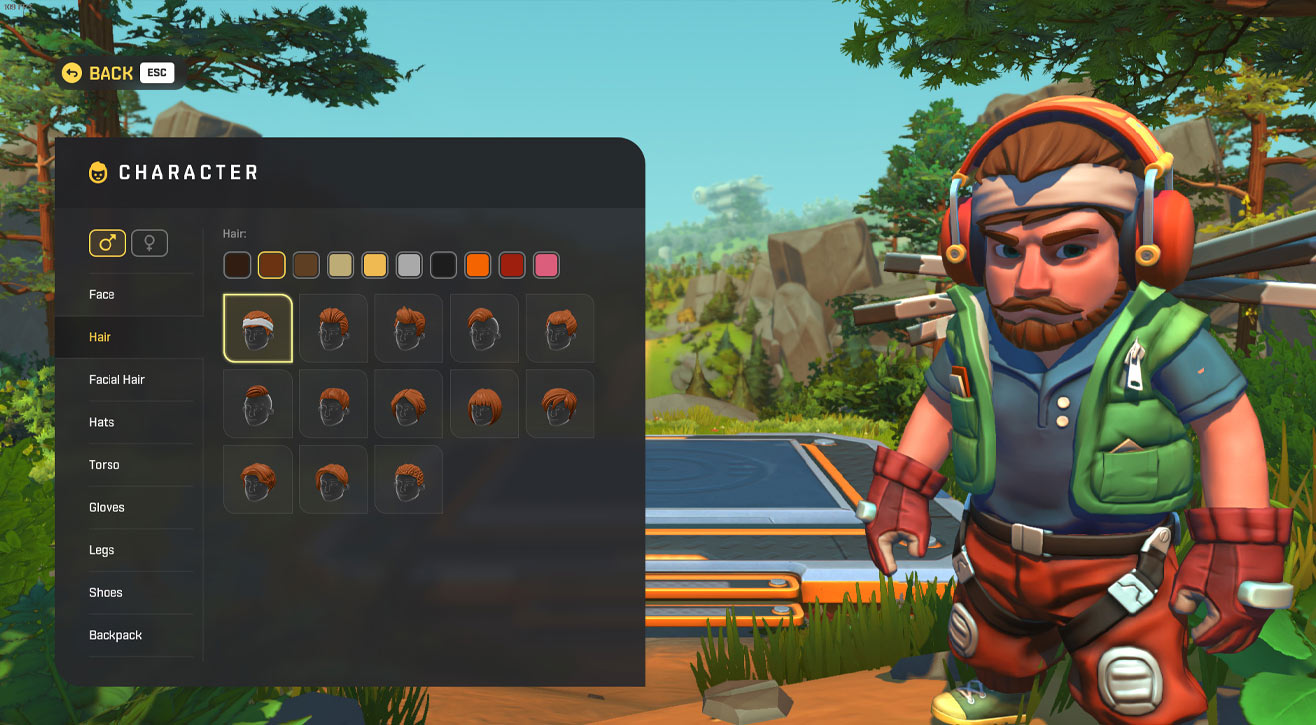Switch to the Hair category tab
Image resolution: width=1316 pixels, height=725 pixels.
pos(99,337)
